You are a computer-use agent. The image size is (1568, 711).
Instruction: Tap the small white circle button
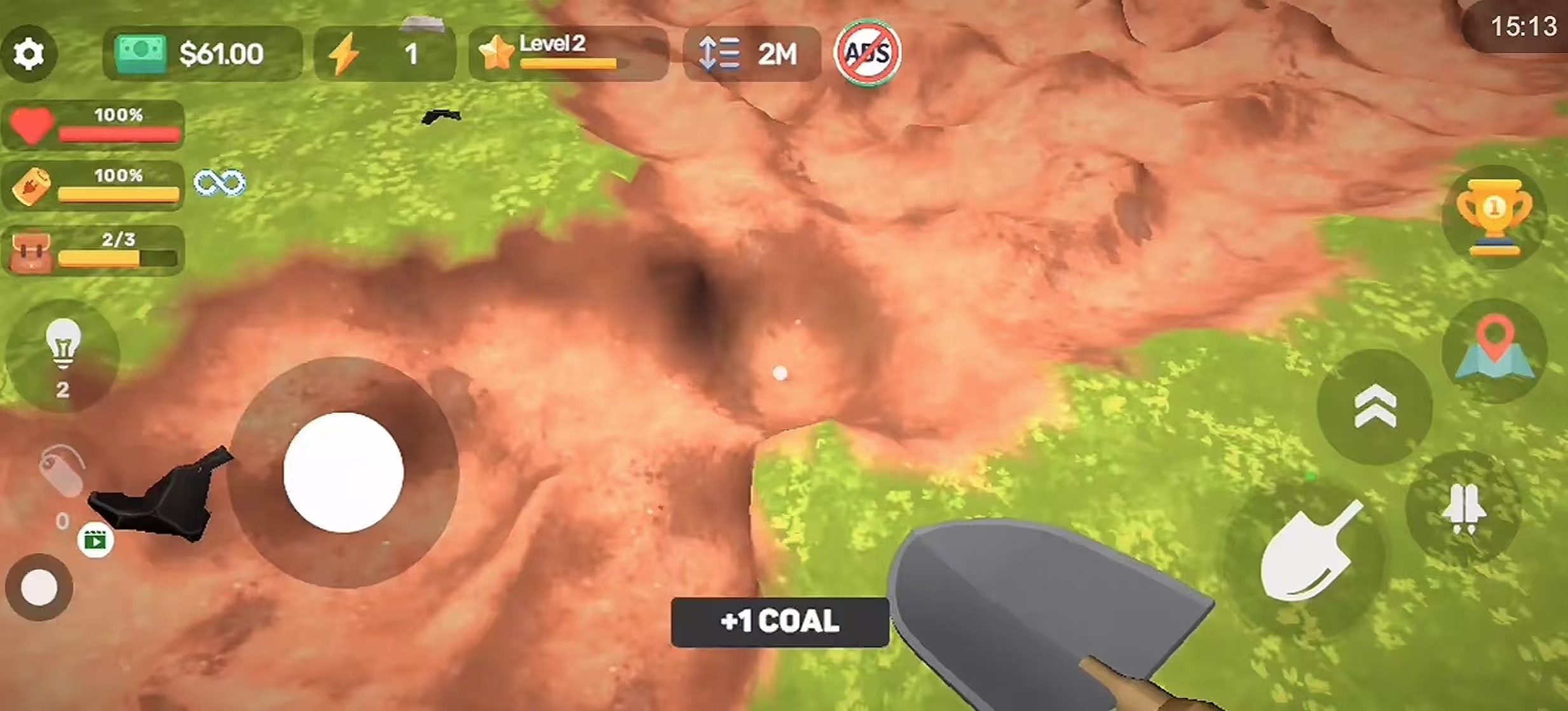39,587
